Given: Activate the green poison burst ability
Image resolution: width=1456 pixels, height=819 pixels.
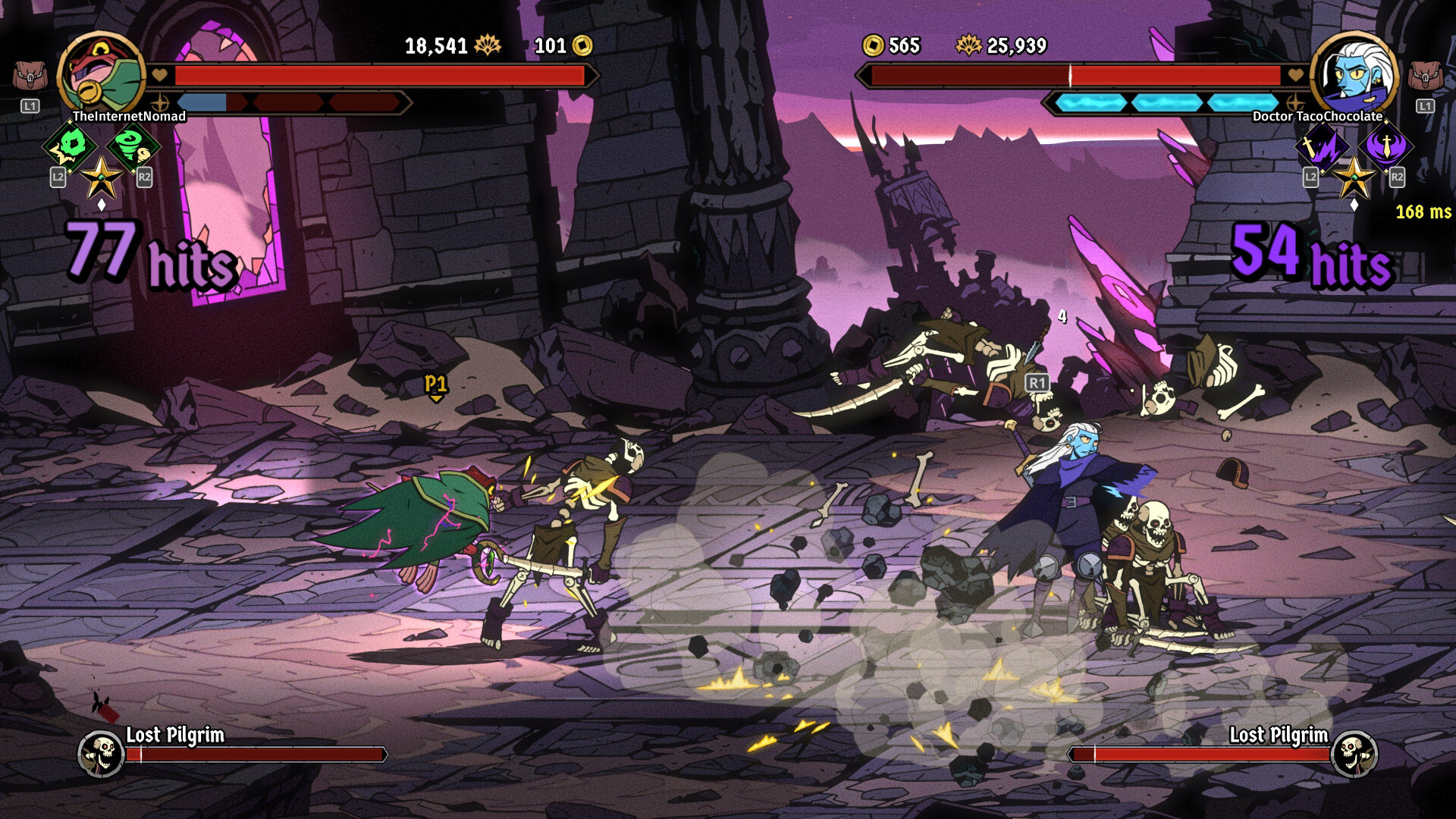Looking at the screenshot, I should click(x=71, y=146).
